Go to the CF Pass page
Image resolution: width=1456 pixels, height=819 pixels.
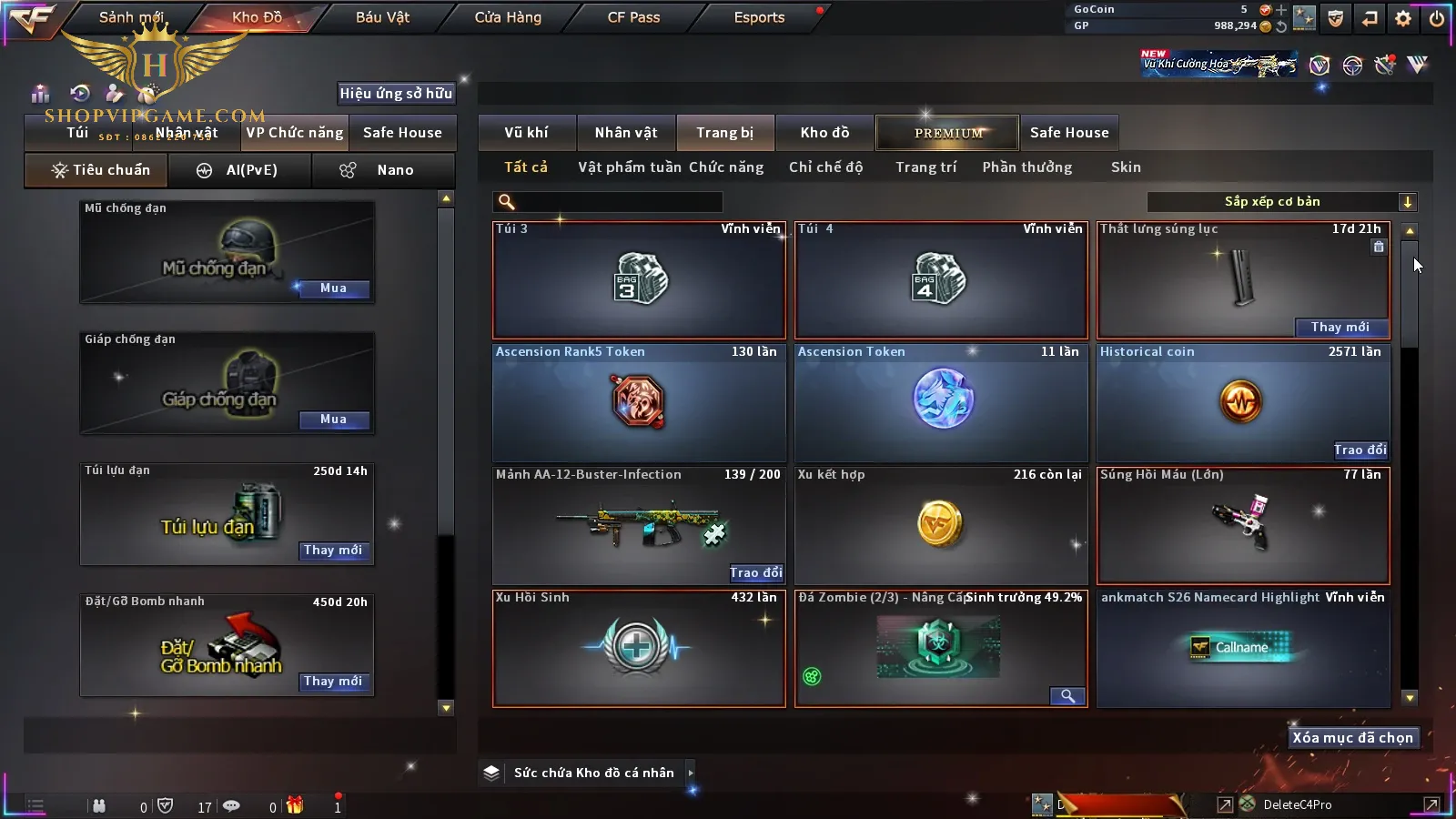pyautogui.click(x=633, y=17)
